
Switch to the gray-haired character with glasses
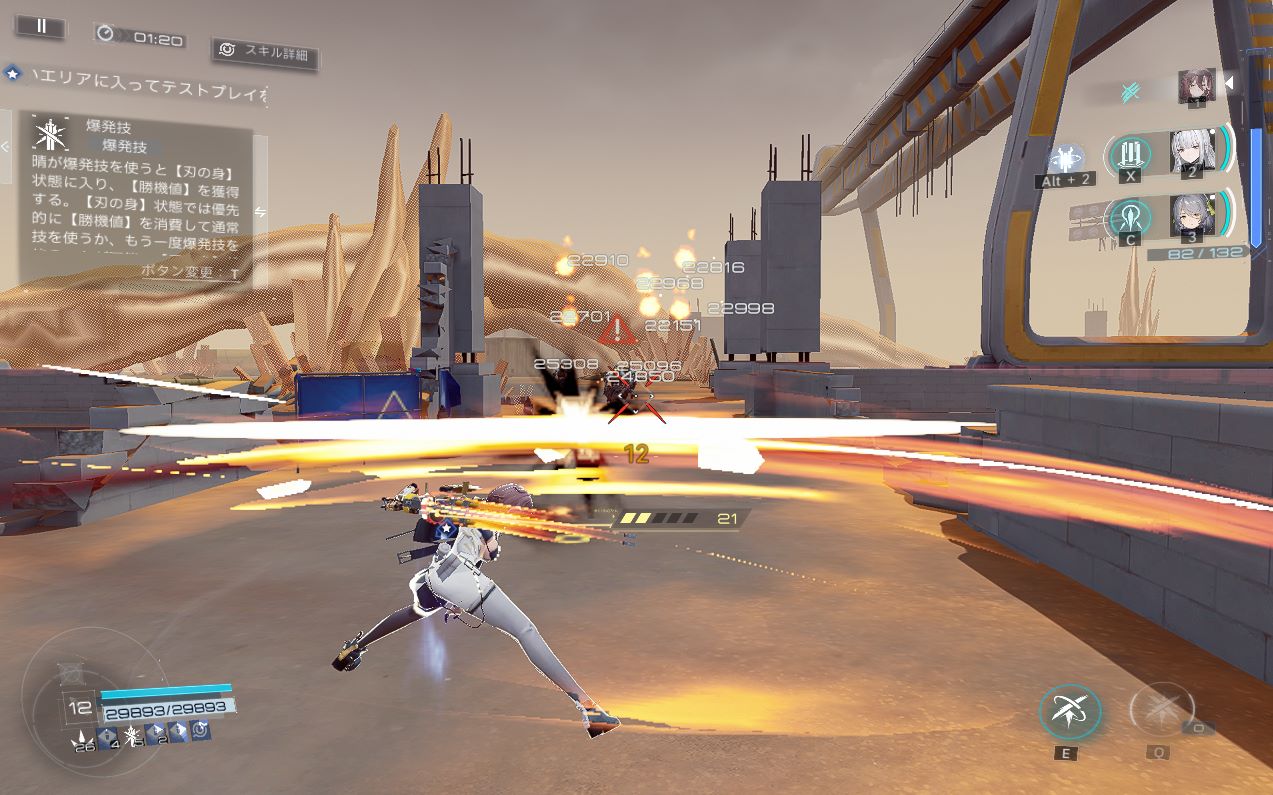click(1190, 215)
